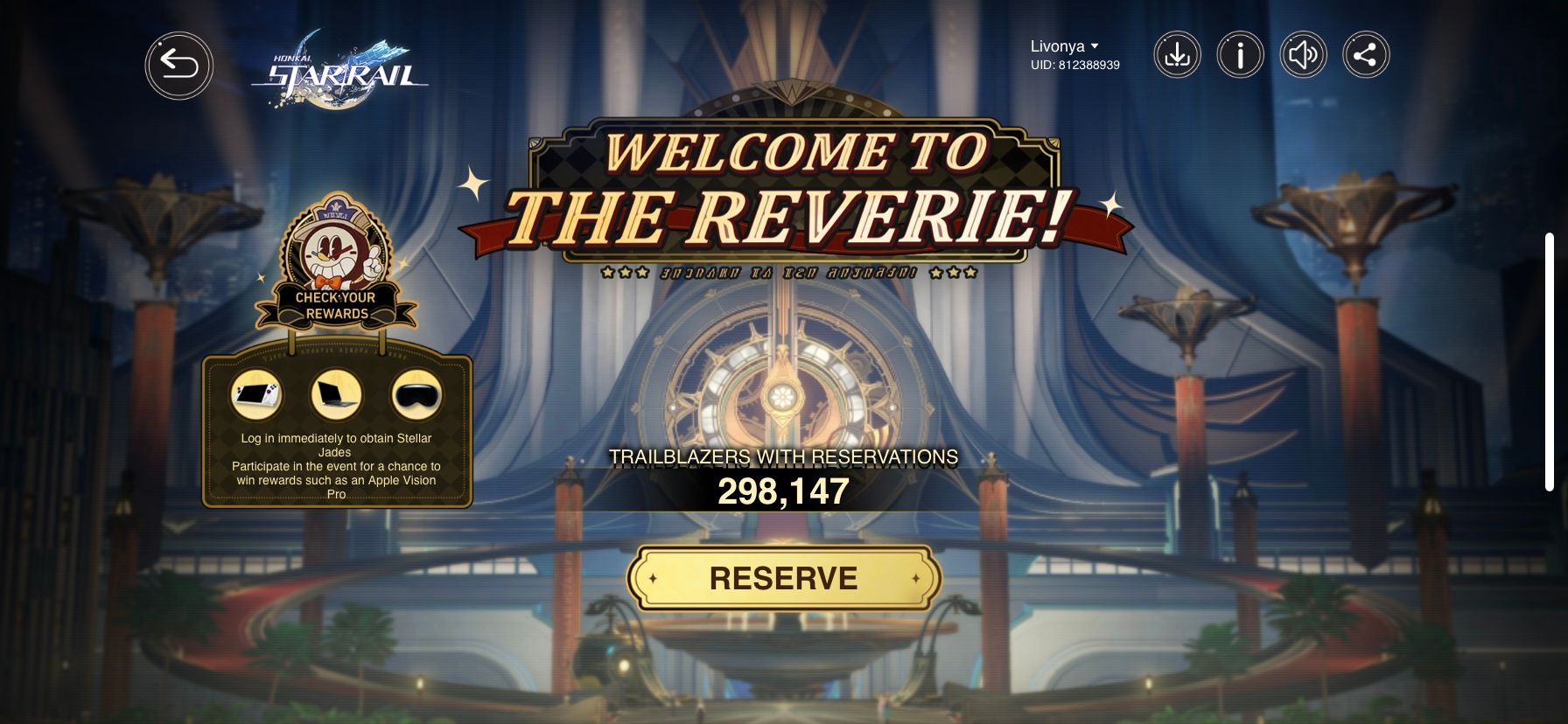Select the Check Your Rewards banner
Image resolution: width=1568 pixels, height=724 pixels.
click(336, 306)
